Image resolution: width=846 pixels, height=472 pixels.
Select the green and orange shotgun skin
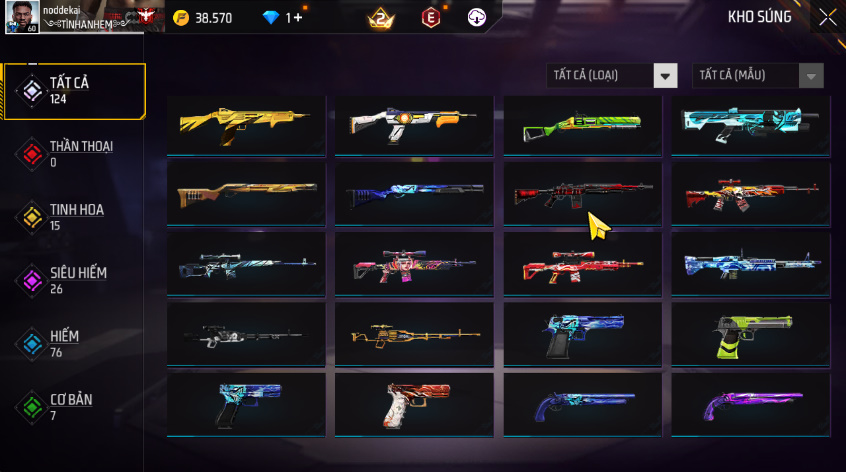click(x=582, y=125)
